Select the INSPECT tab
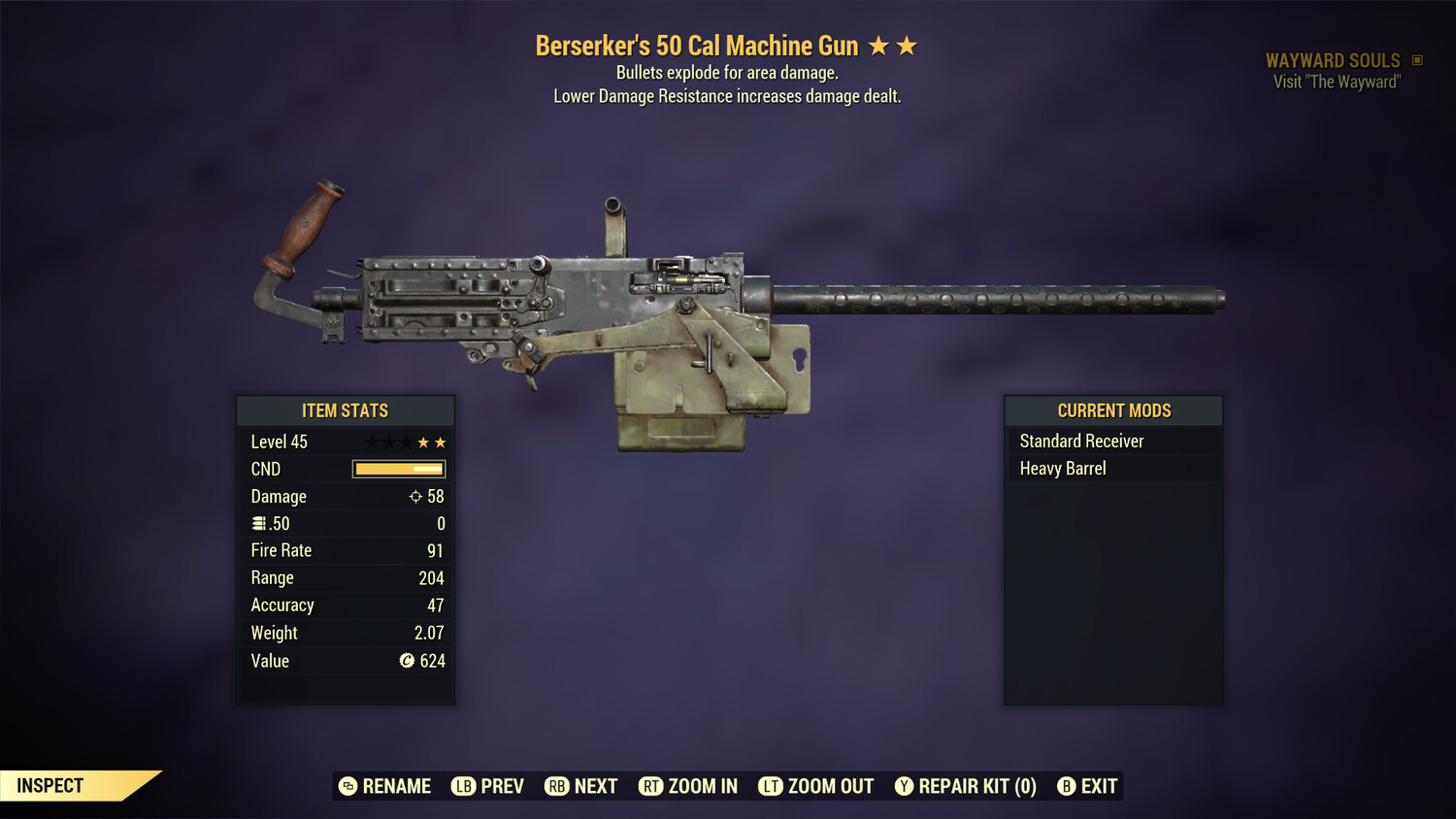The height and width of the screenshot is (819, 1456). [50, 785]
